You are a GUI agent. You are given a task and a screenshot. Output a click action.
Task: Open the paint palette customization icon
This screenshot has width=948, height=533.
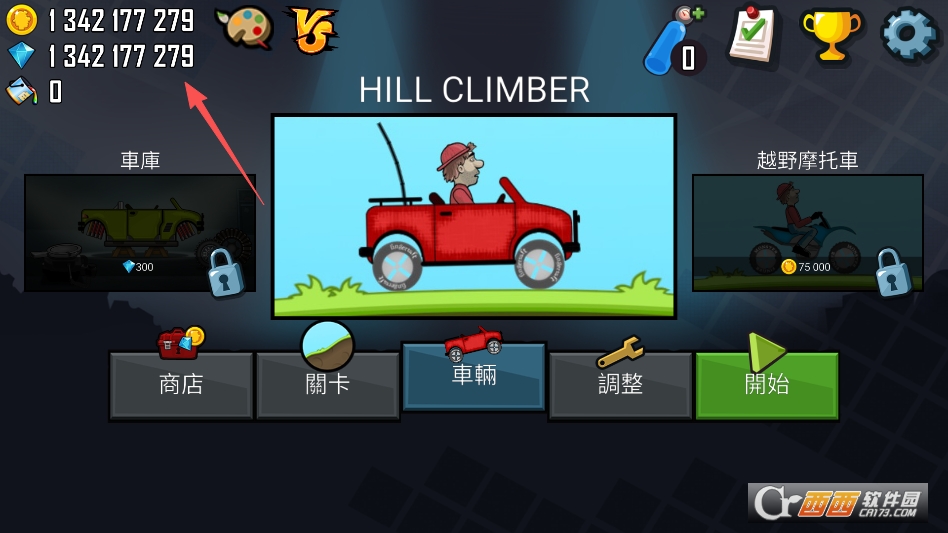[x=243, y=29]
